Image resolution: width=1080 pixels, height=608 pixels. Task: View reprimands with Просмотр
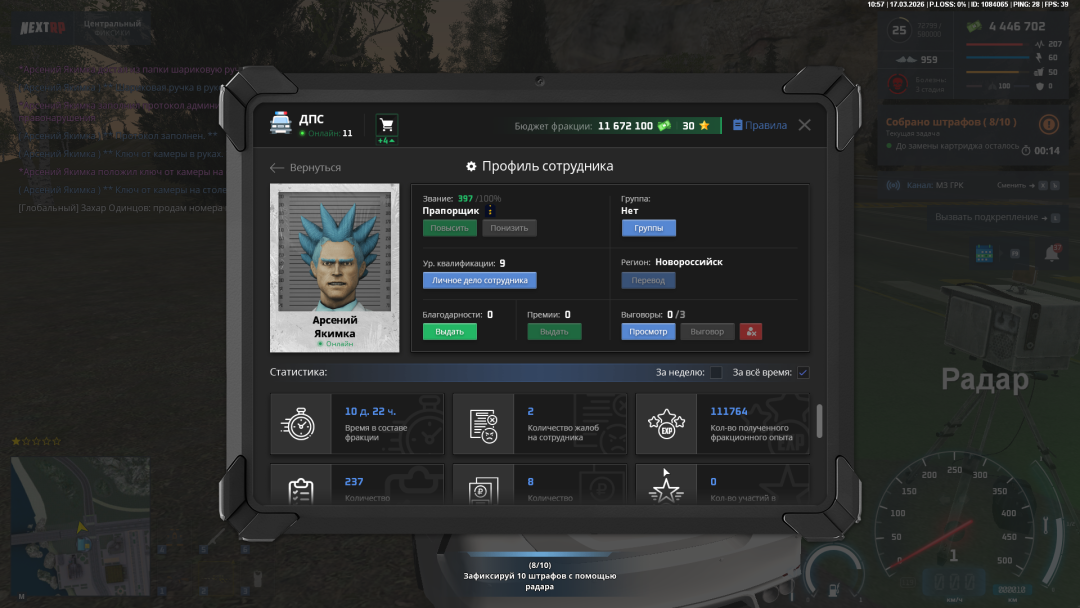[648, 331]
